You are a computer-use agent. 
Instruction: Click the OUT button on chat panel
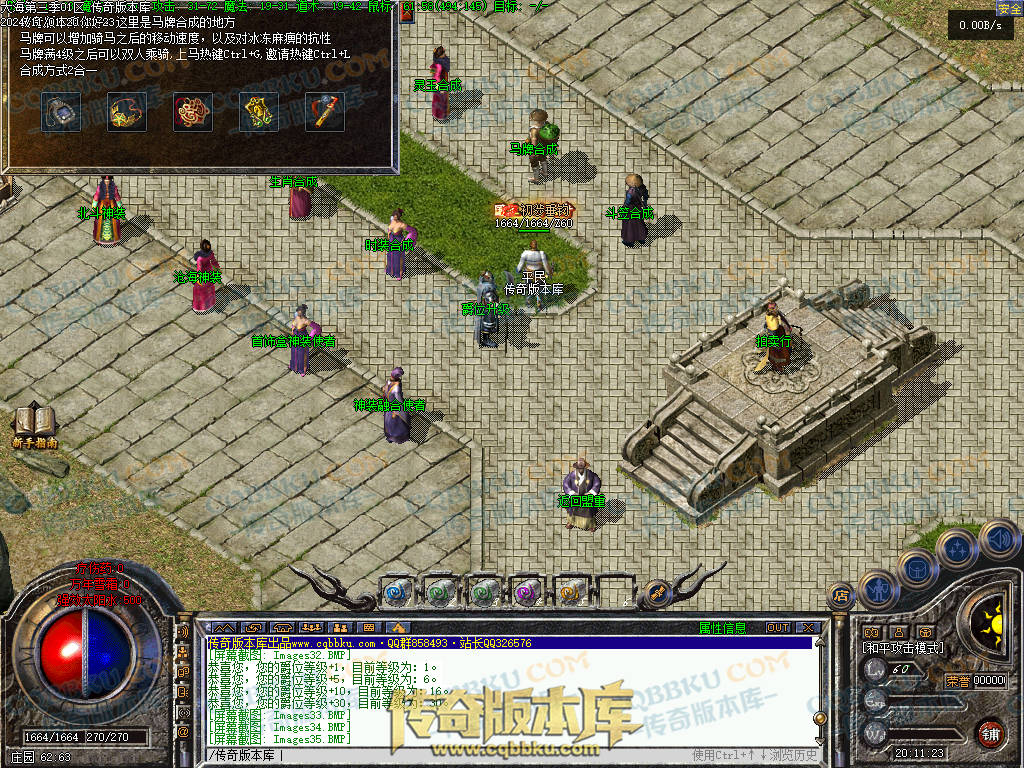(x=777, y=628)
